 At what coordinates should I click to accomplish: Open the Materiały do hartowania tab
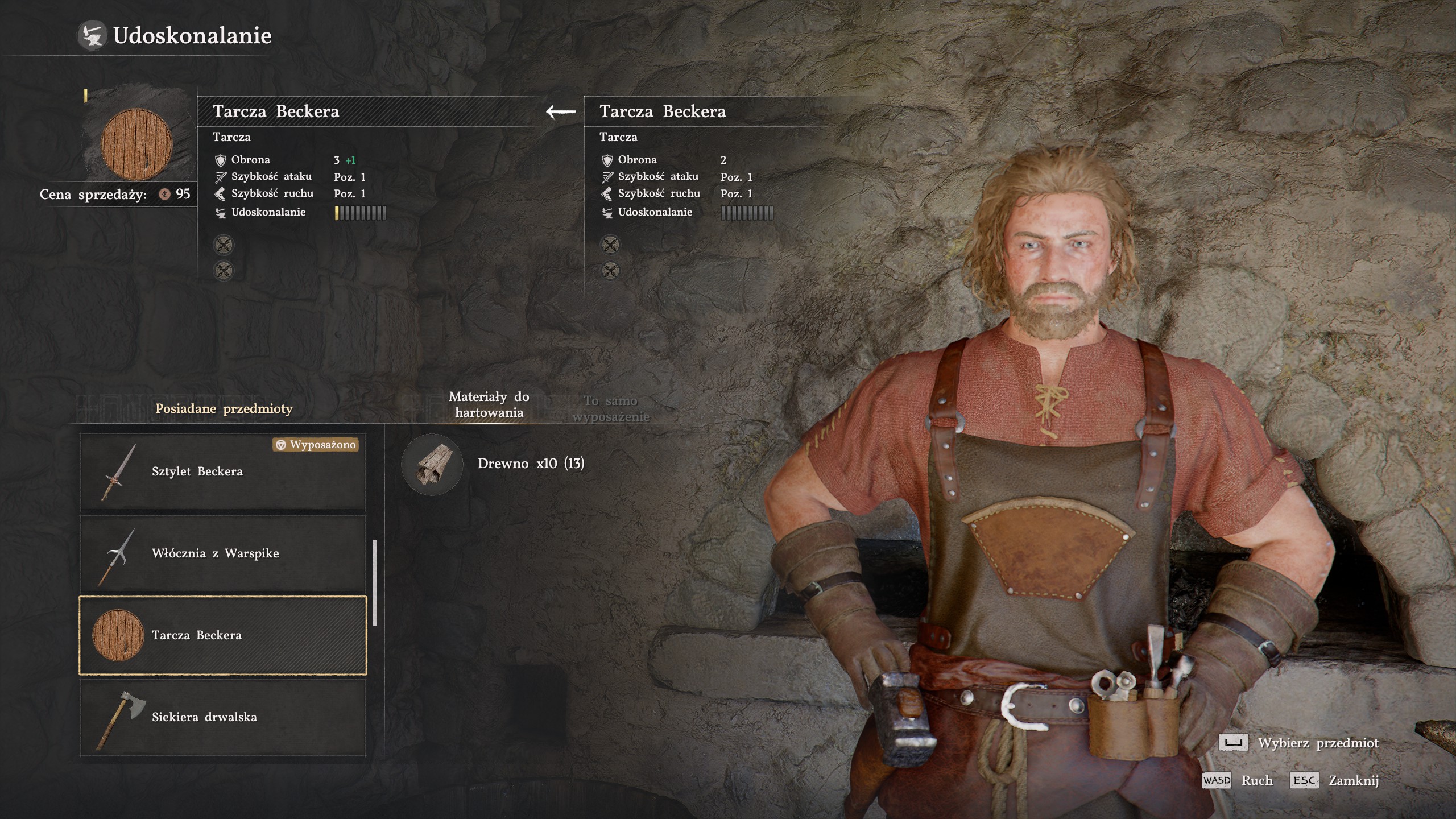click(489, 404)
